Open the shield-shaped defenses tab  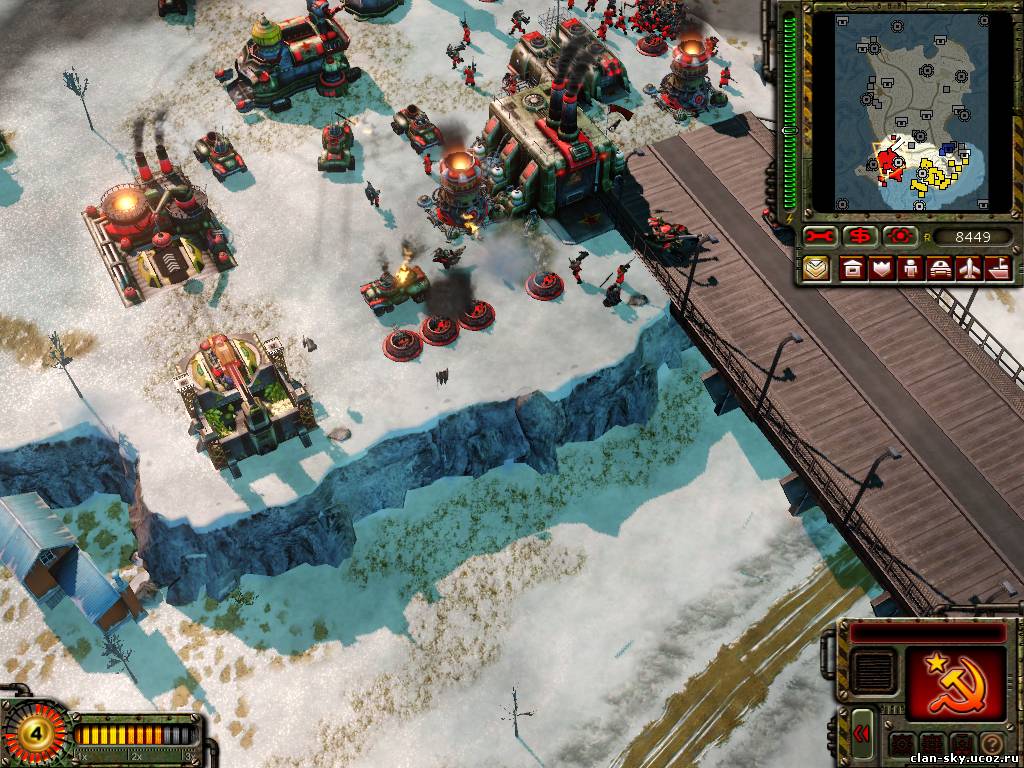(882, 269)
